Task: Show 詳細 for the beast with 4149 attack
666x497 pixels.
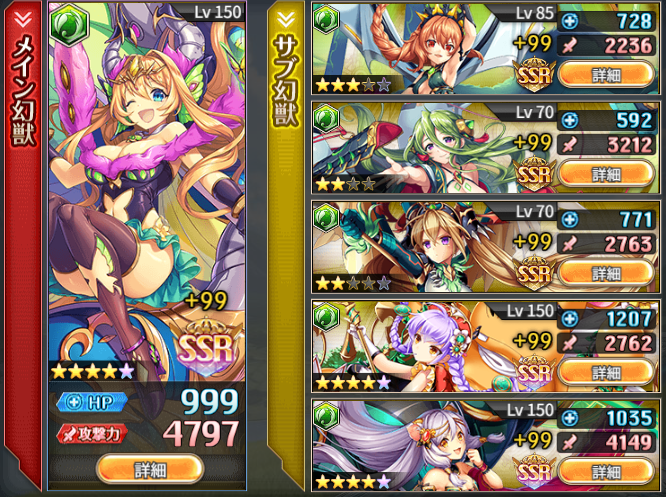Action: click(x=606, y=471)
